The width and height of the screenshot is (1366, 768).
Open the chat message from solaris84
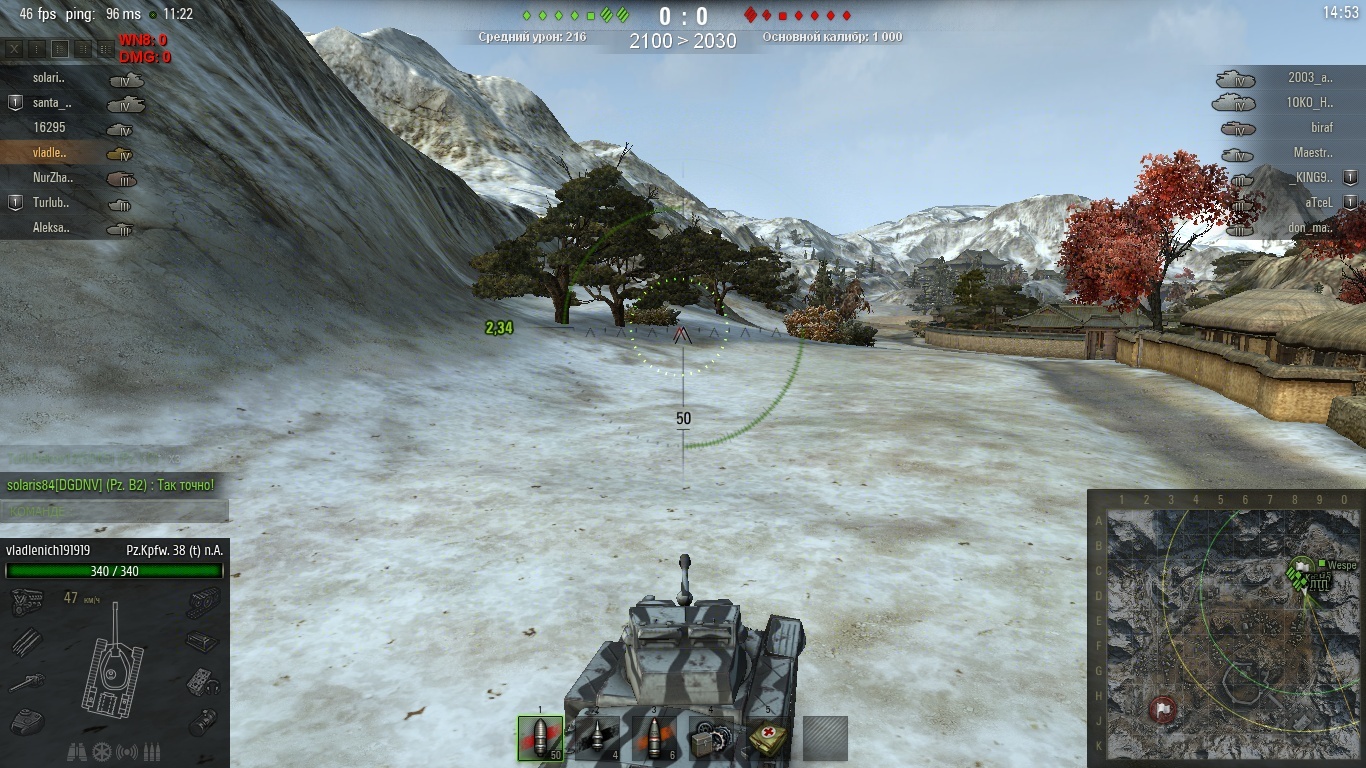110,485
